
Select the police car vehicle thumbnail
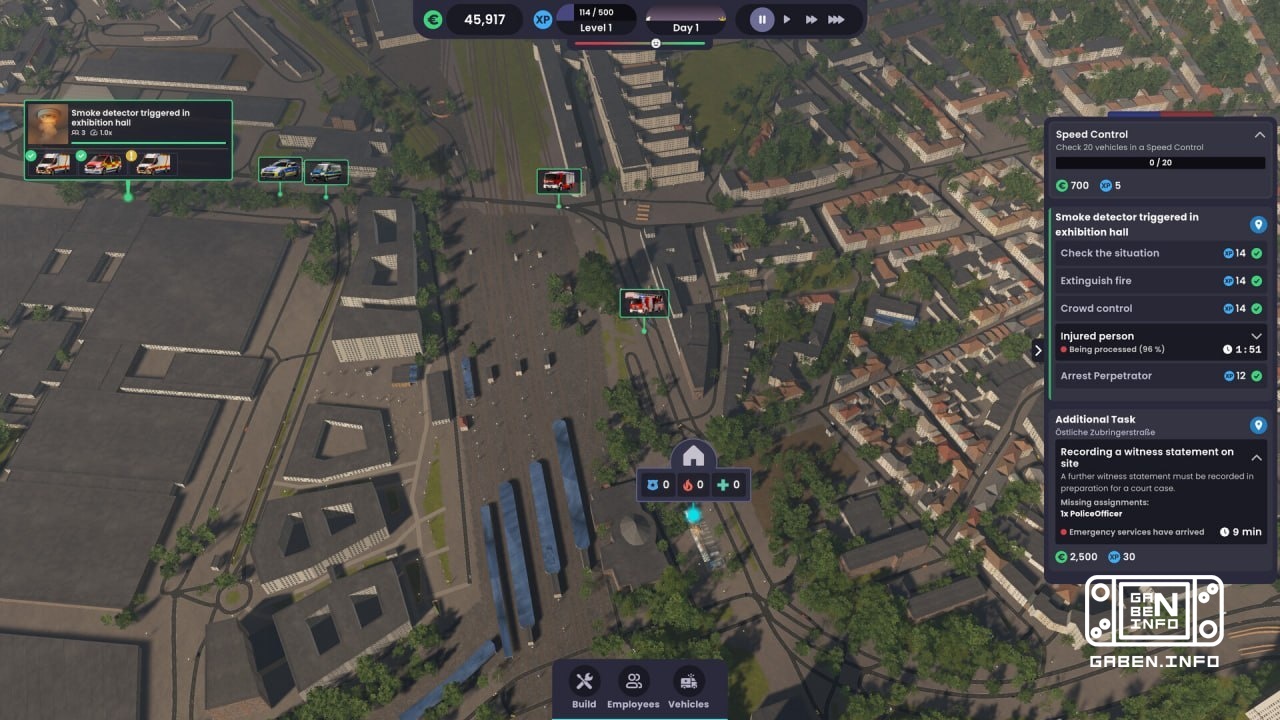pos(279,170)
